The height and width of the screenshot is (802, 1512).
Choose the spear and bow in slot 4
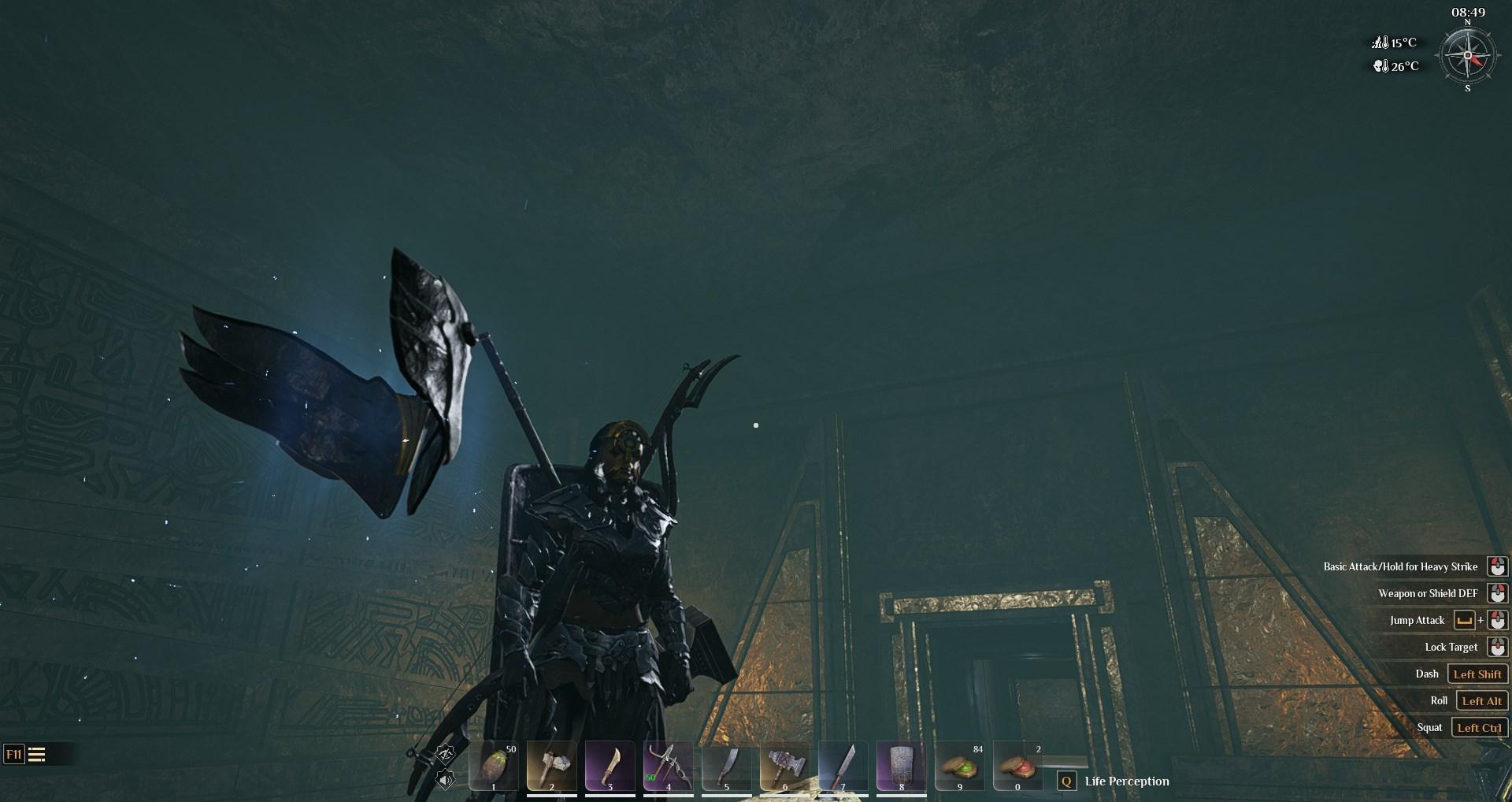click(x=668, y=765)
